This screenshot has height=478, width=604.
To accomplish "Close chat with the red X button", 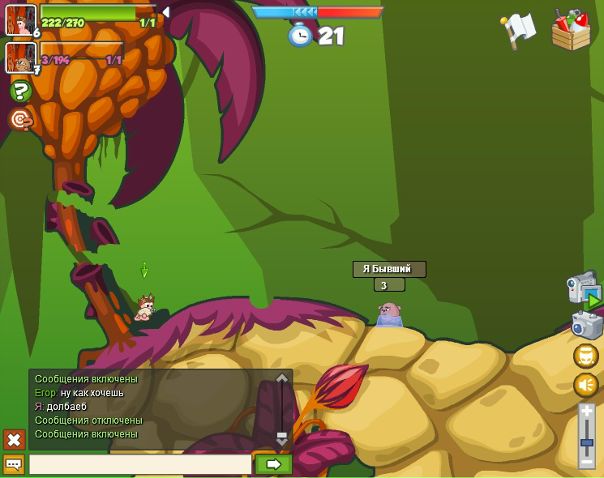I will coord(14,439).
